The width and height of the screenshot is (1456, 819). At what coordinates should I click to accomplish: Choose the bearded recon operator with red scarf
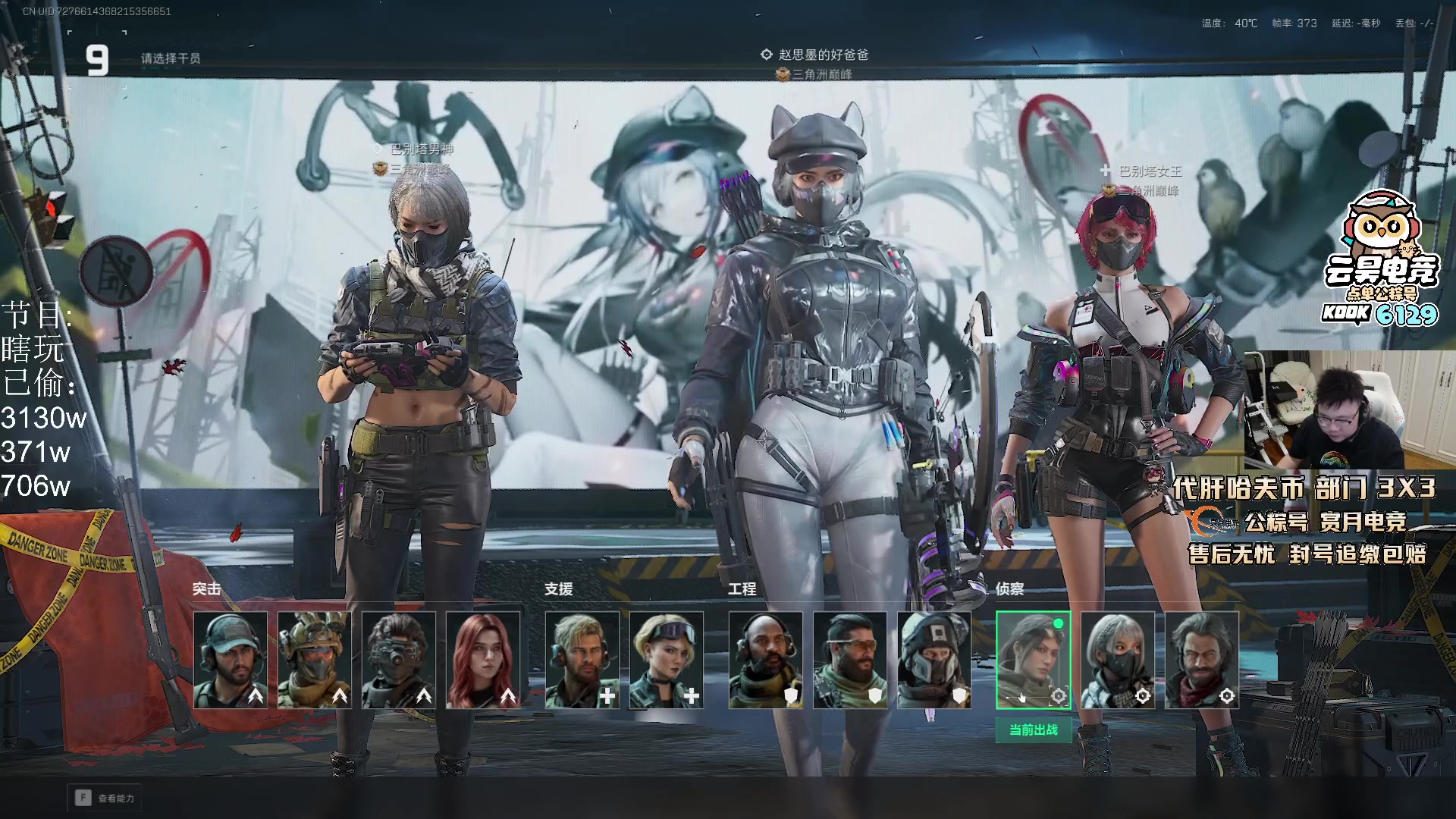tap(1202, 660)
